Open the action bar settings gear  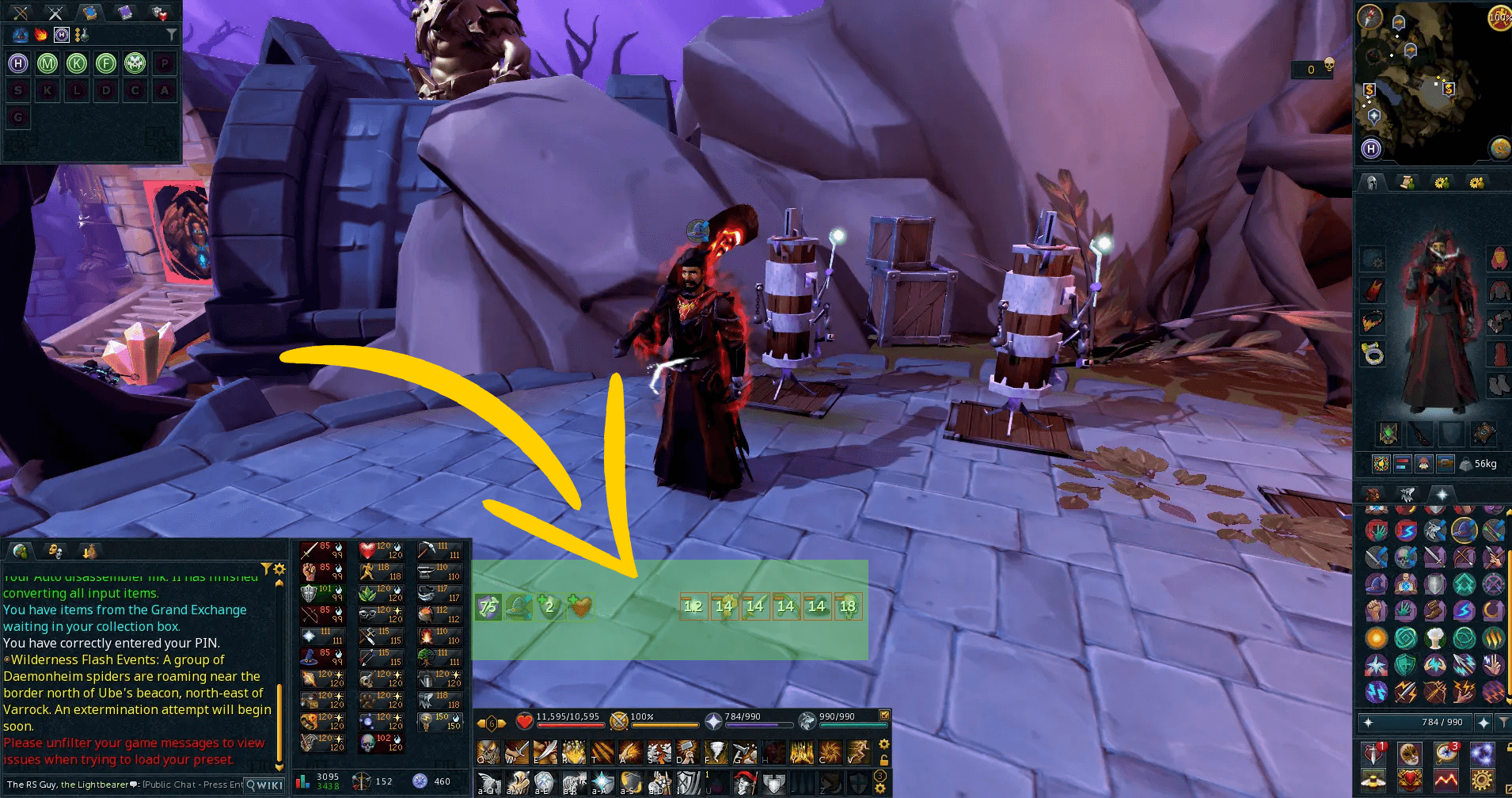click(x=883, y=744)
